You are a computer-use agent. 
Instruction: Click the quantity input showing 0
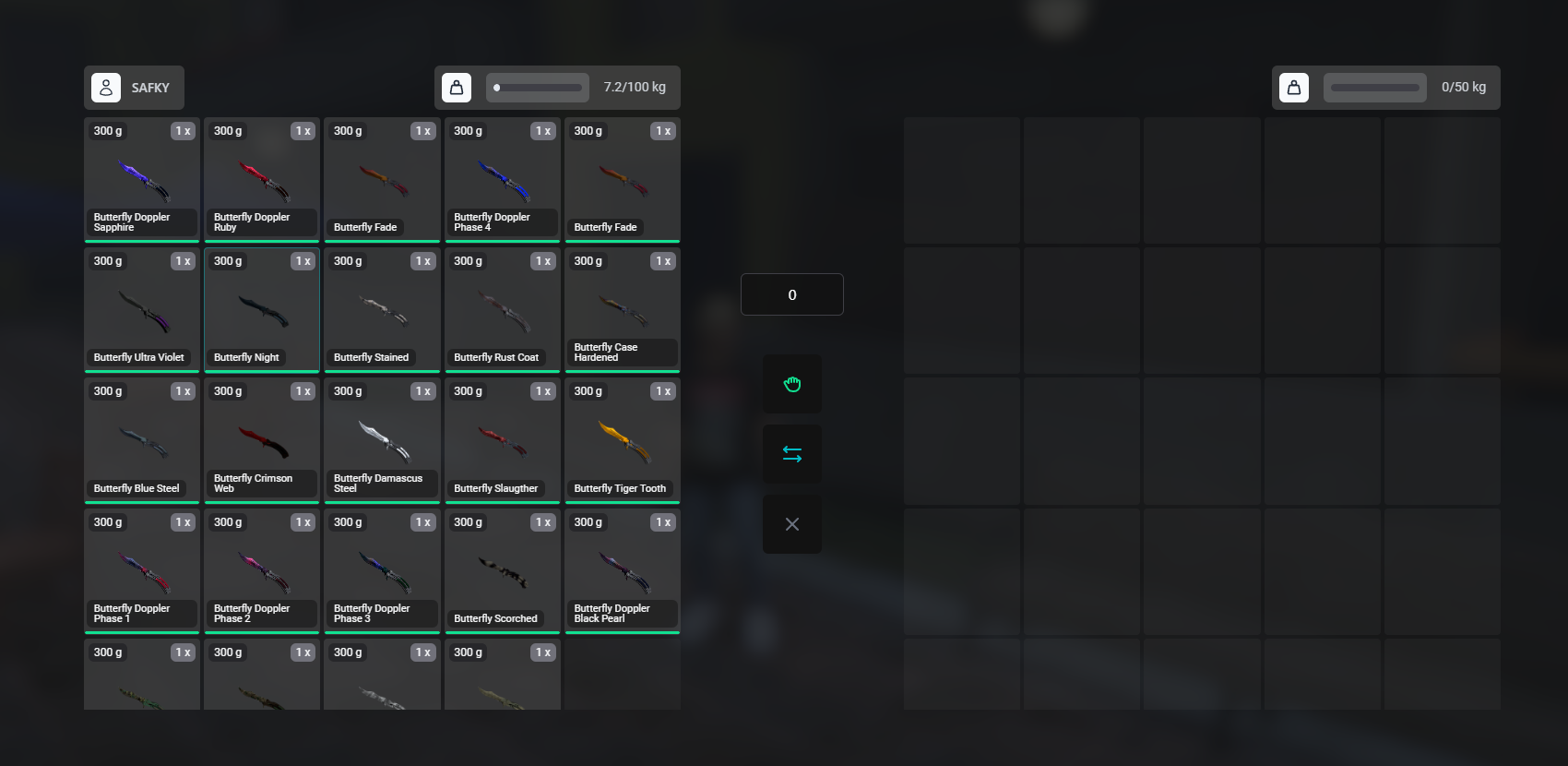coord(791,293)
